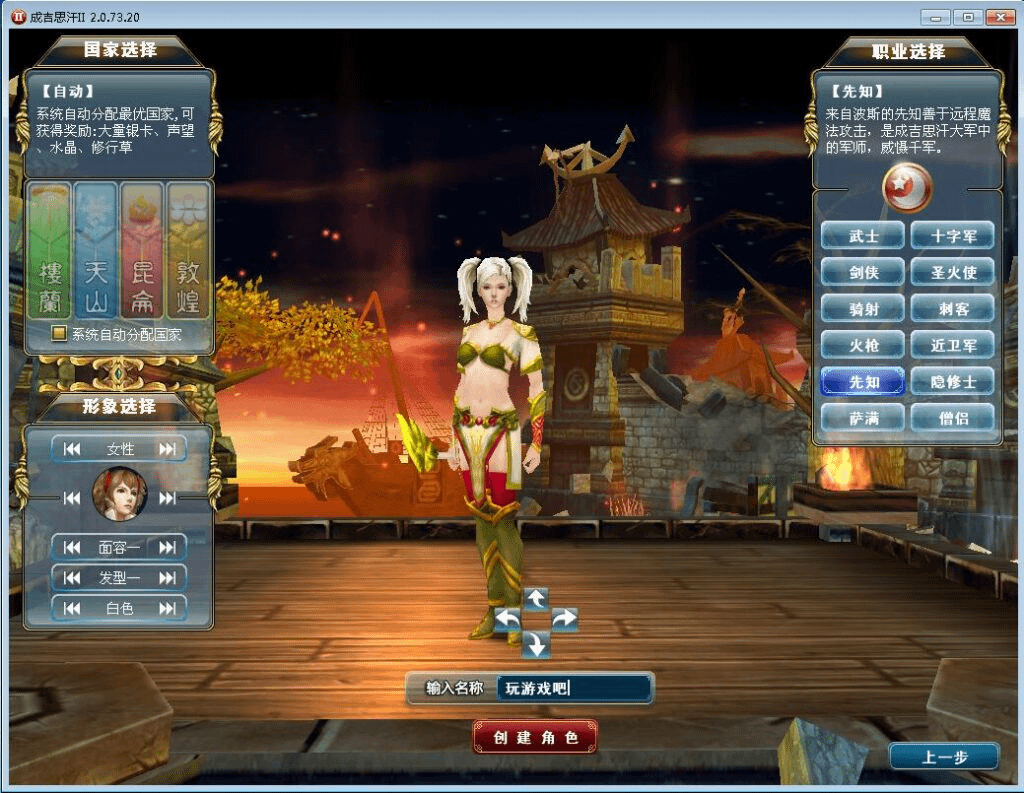Choose the 天山 country banner
The width and height of the screenshot is (1024, 793).
pos(96,250)
